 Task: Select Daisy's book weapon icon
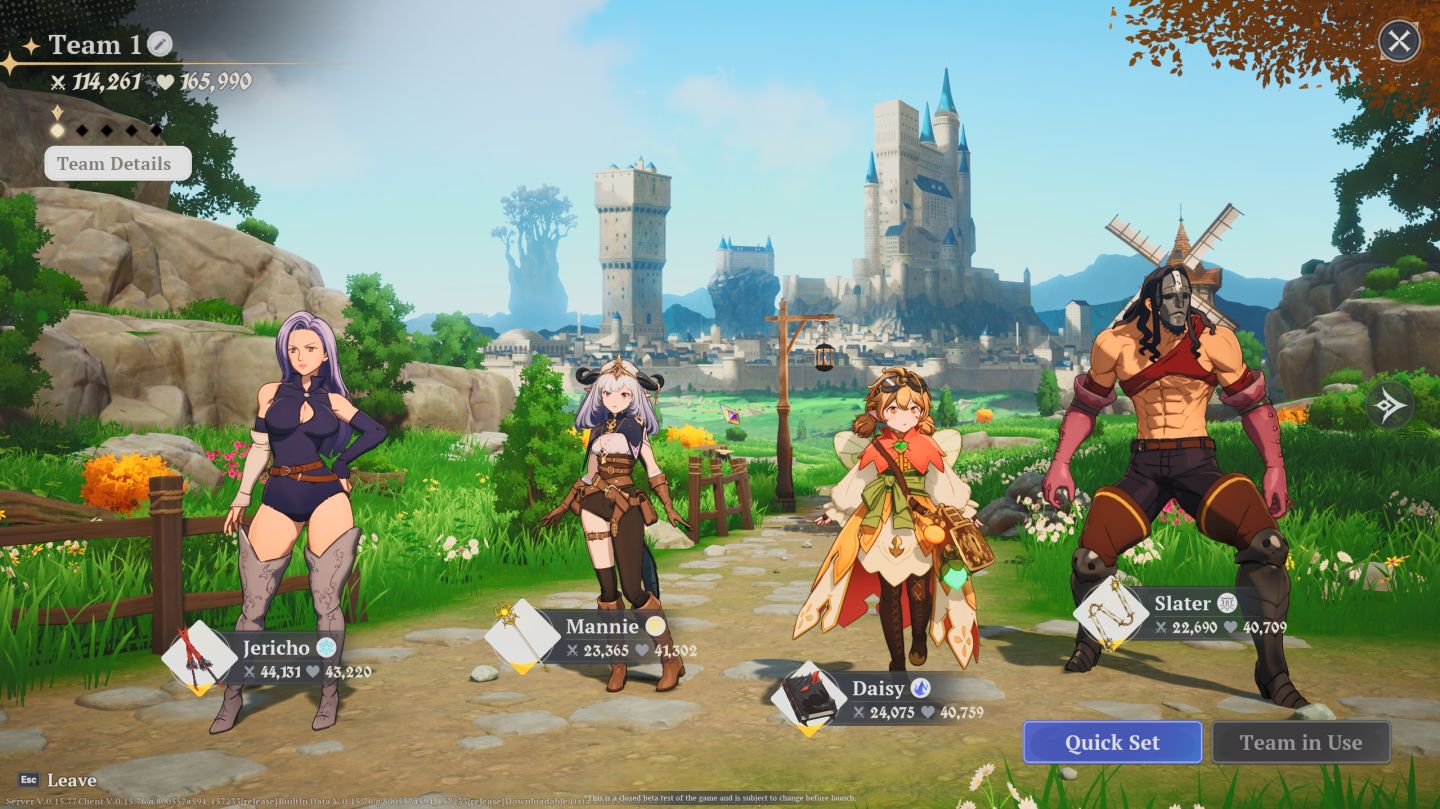click(x=808, y=697)
